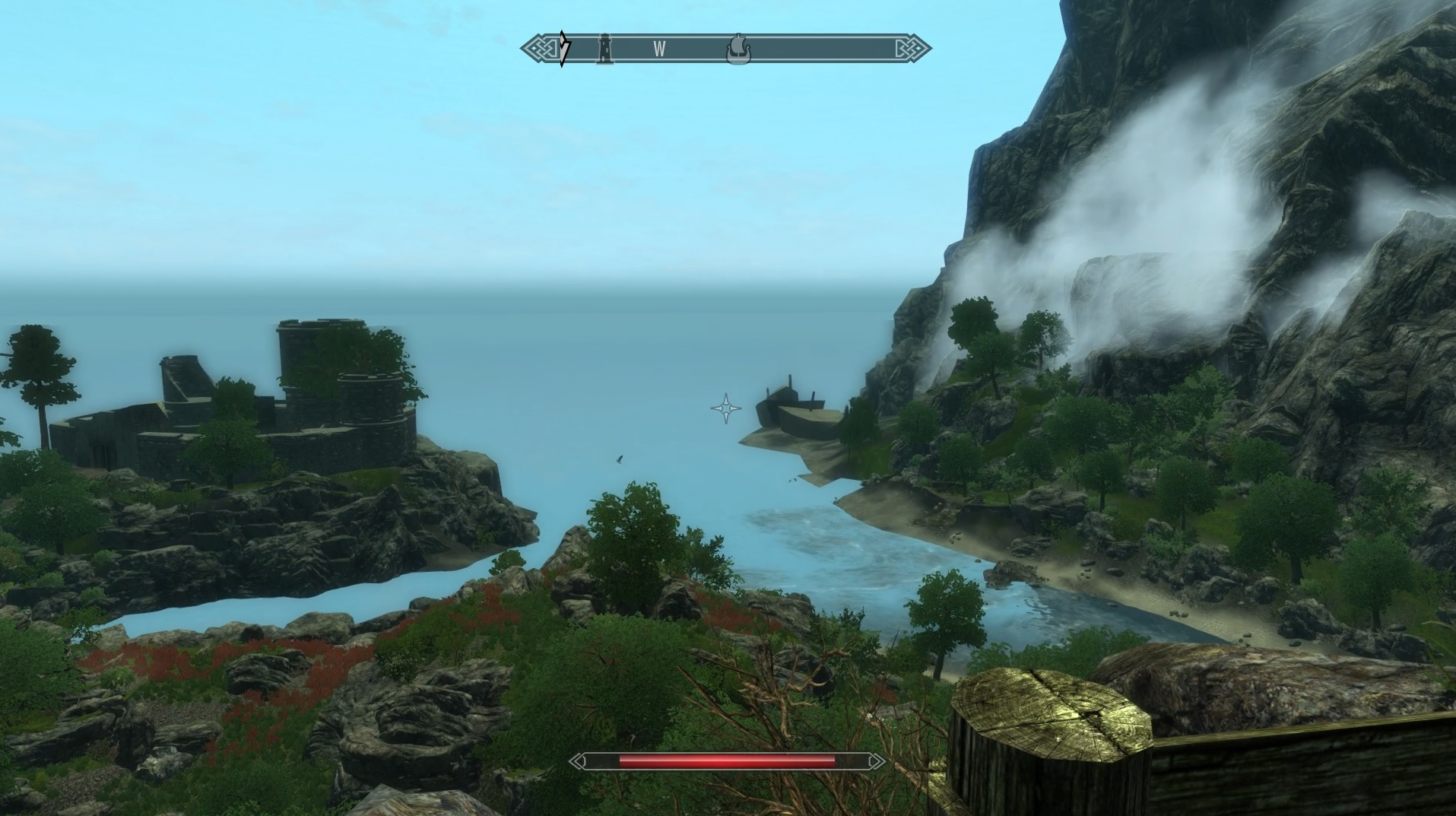This screenshot has height=816, width=1456.
Task: Select the longship marker on the compass
Action: (737, 49)
